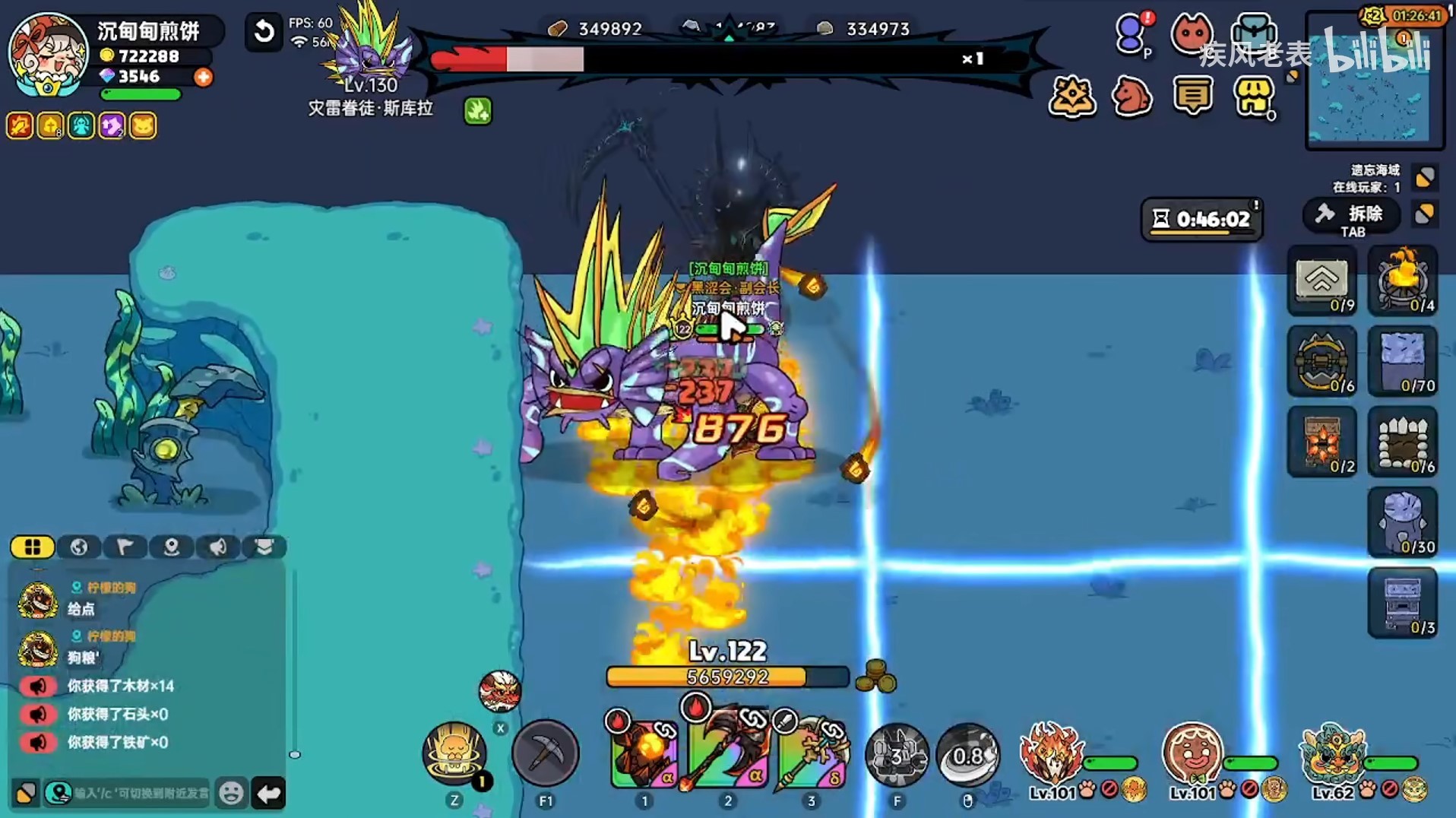Open the player avatar profile
This screenshot has height=818, width=1456.
(x=47, y=55)
